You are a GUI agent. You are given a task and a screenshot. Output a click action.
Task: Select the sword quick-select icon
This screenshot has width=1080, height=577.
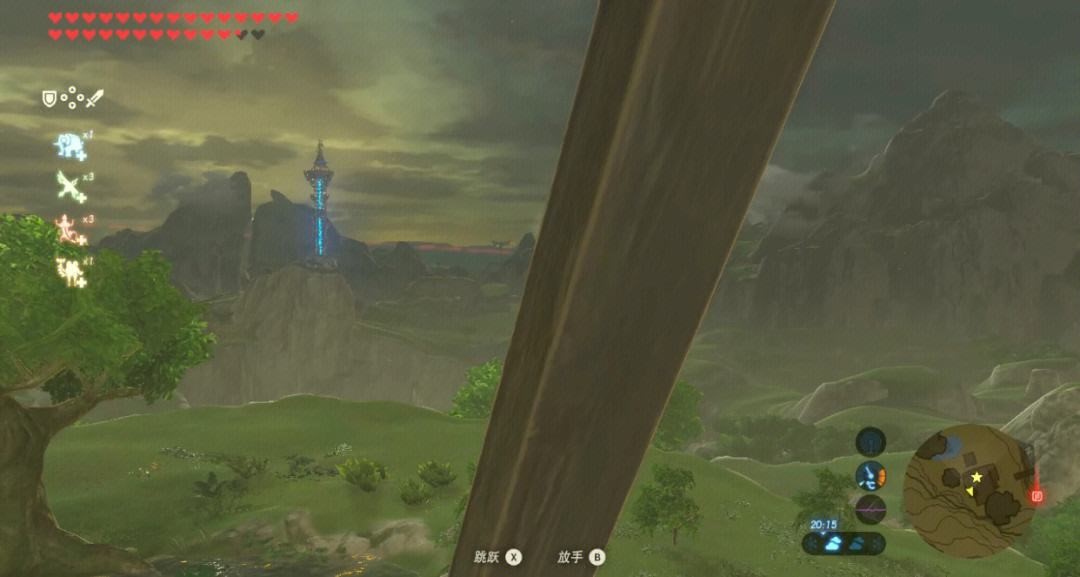(94, 99)
